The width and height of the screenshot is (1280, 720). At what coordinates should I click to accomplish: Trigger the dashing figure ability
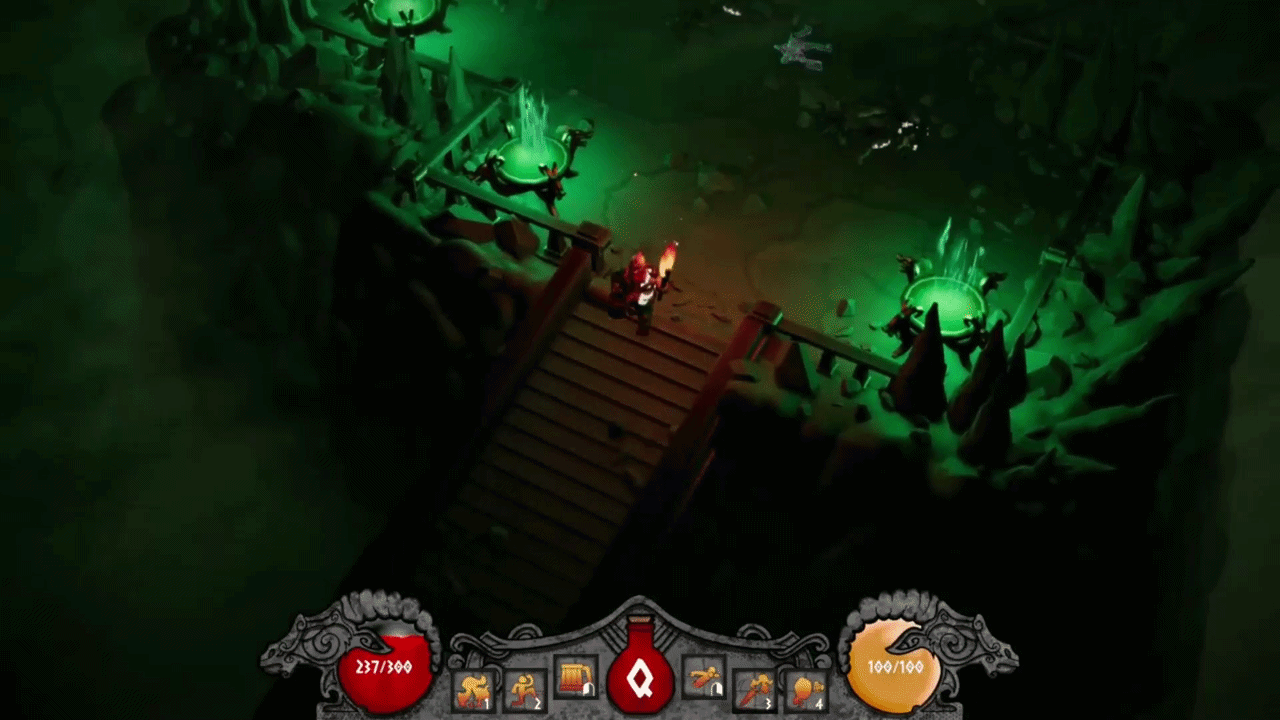click(704, 678)
